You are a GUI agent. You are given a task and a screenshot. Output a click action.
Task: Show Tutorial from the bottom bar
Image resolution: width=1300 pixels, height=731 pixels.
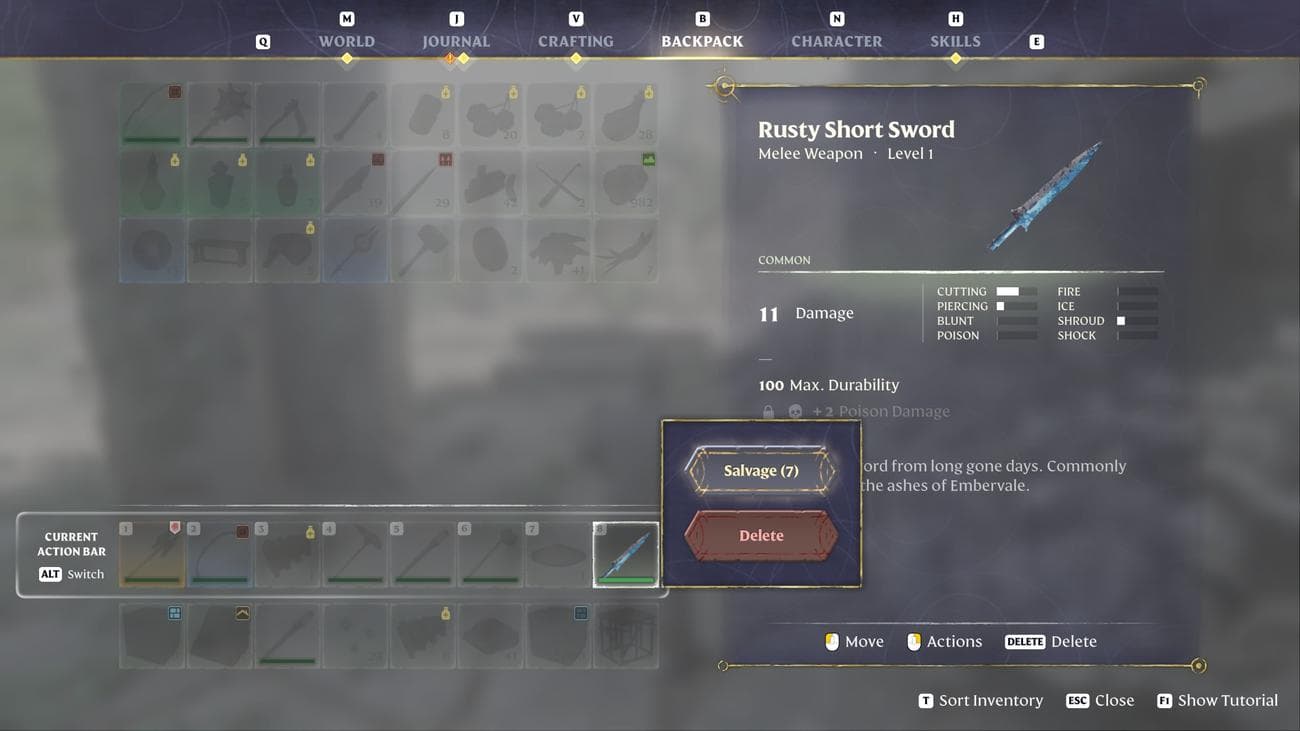pos(1217,700)
